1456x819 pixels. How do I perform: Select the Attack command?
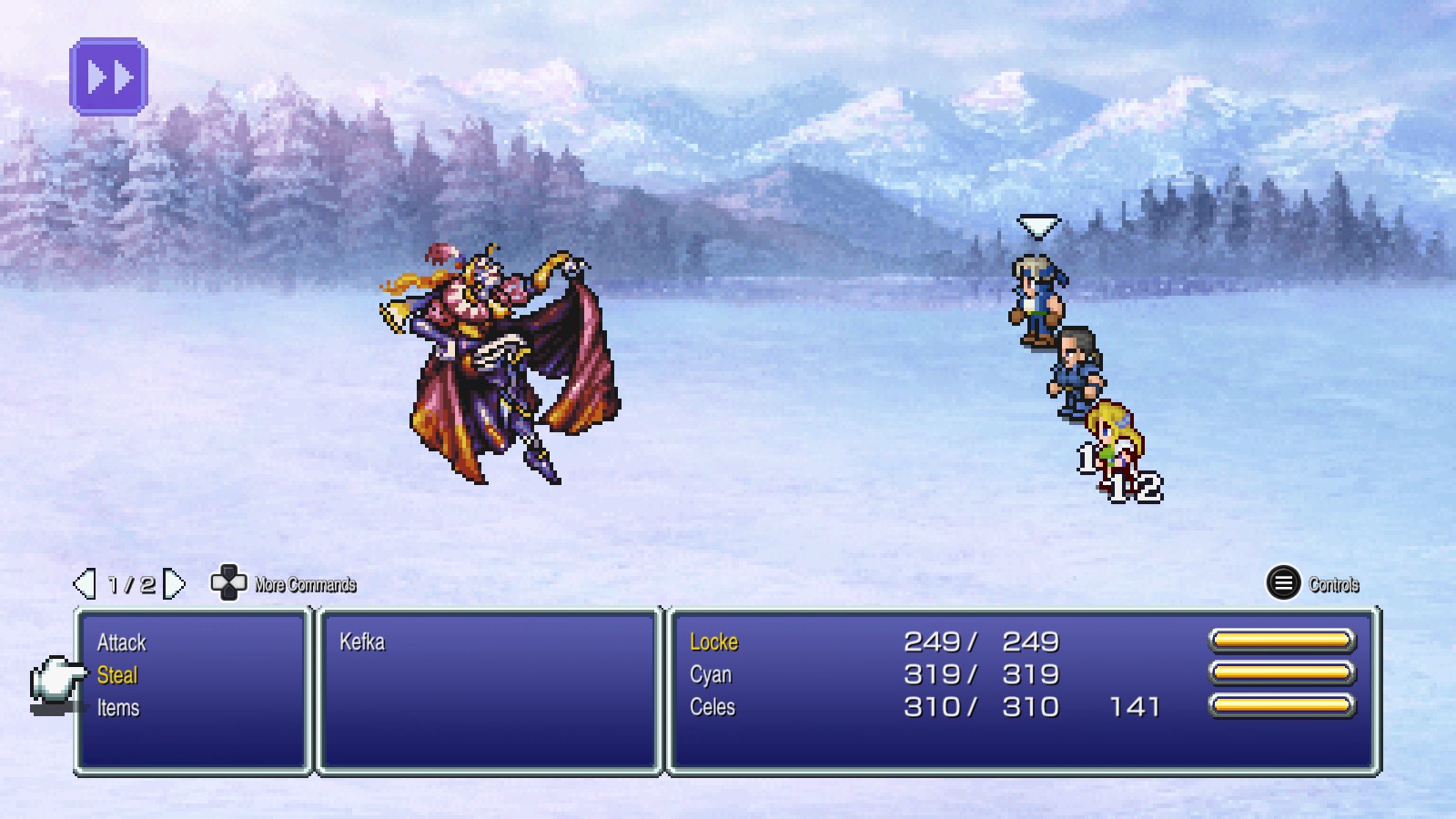pyautogui.click(x=121, y=642)
